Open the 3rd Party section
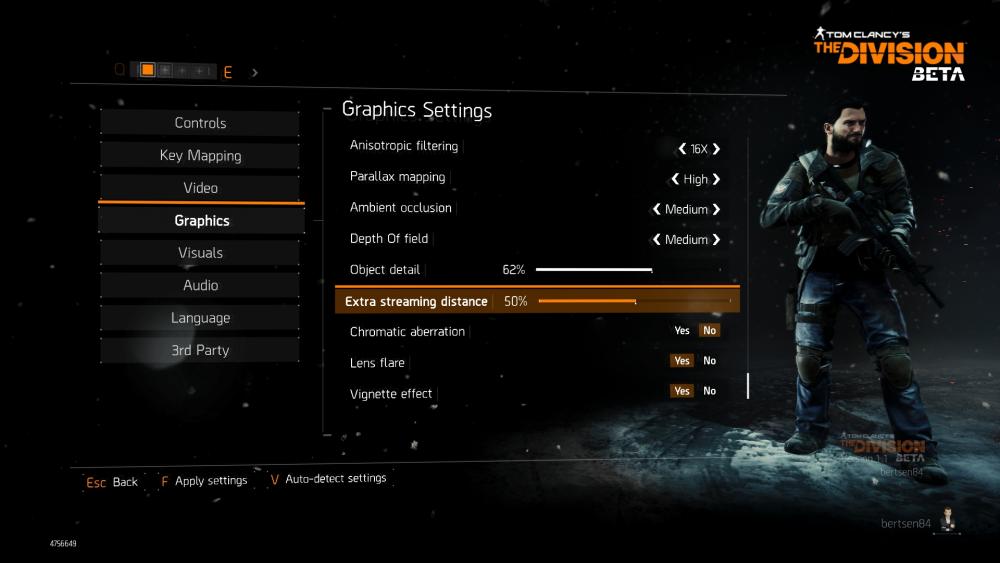This screenshot has height=563, width=1000. tap(200, 350)
